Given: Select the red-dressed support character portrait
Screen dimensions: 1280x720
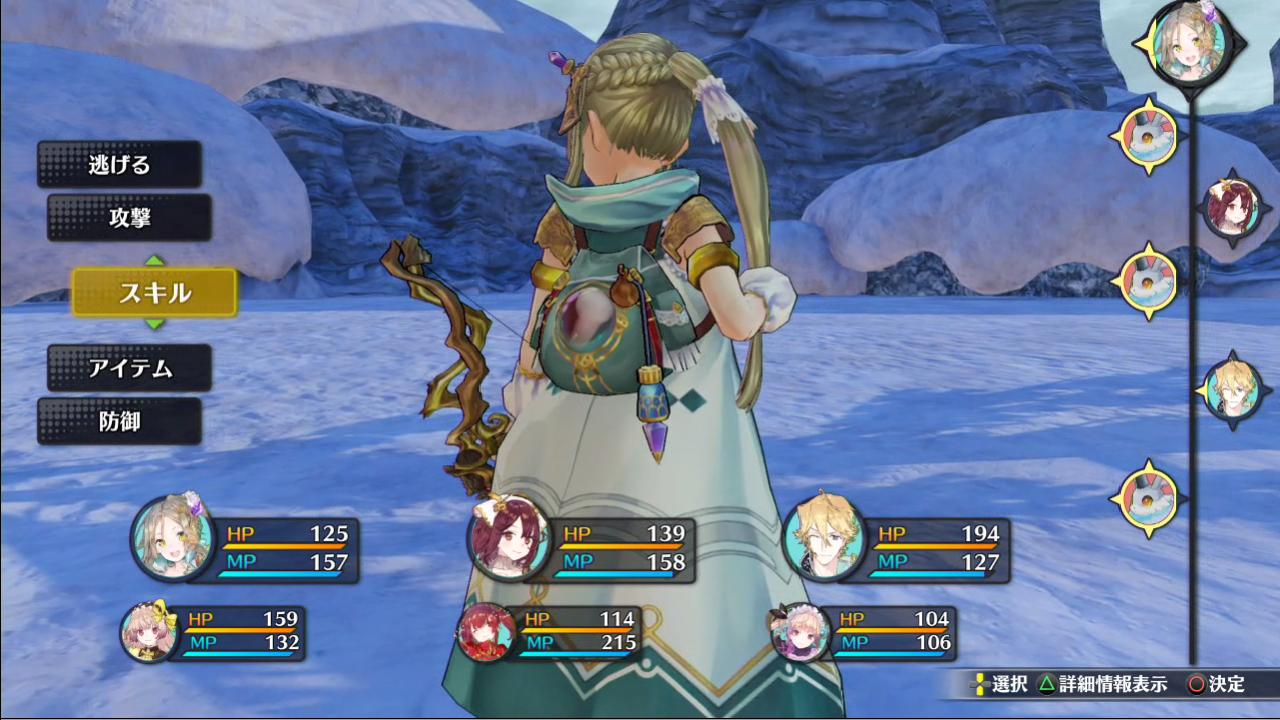Looking at the screenshot, I should (487, 632).
